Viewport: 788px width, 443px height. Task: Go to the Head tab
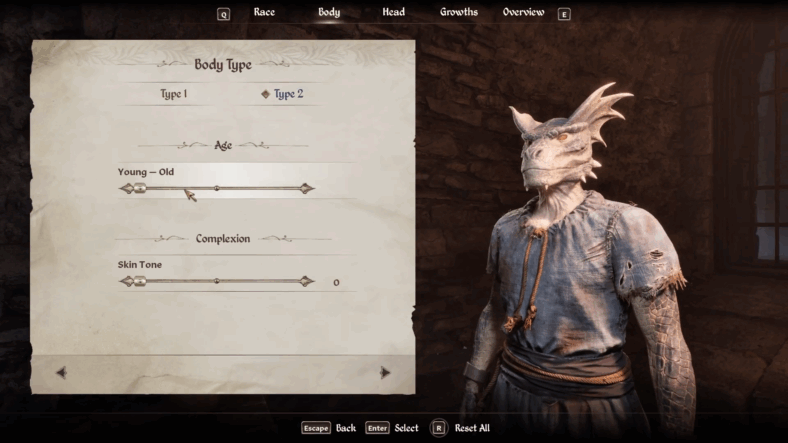click(x=393, y=12)
